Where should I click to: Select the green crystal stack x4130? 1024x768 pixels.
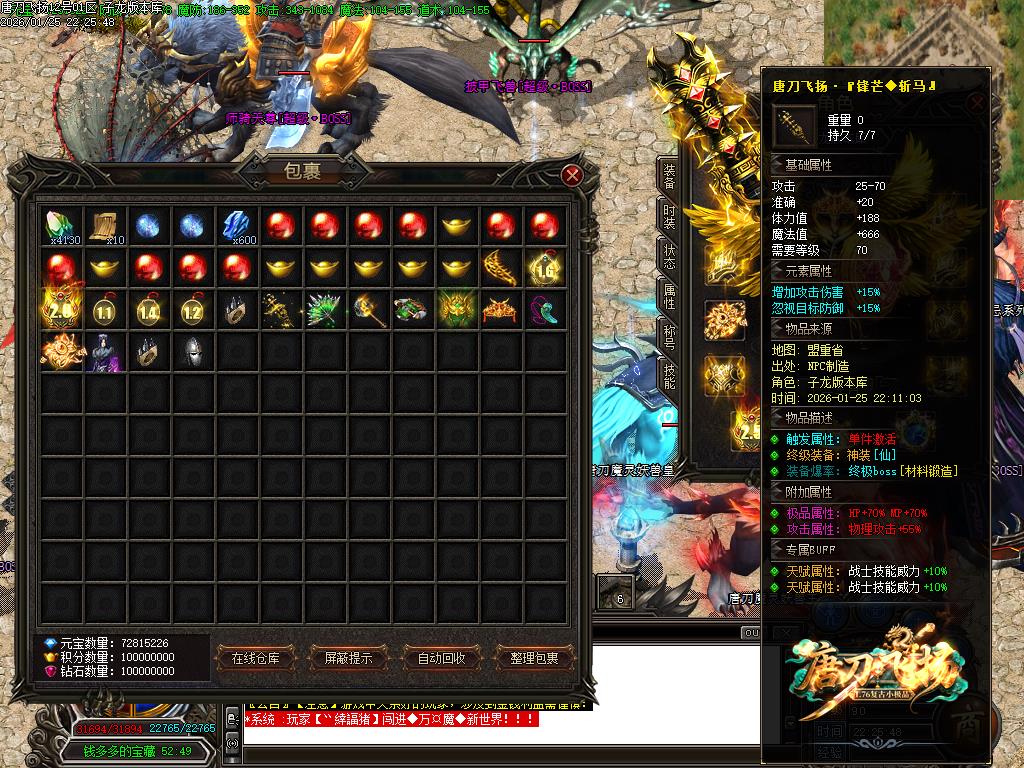(x=62, y=226)
